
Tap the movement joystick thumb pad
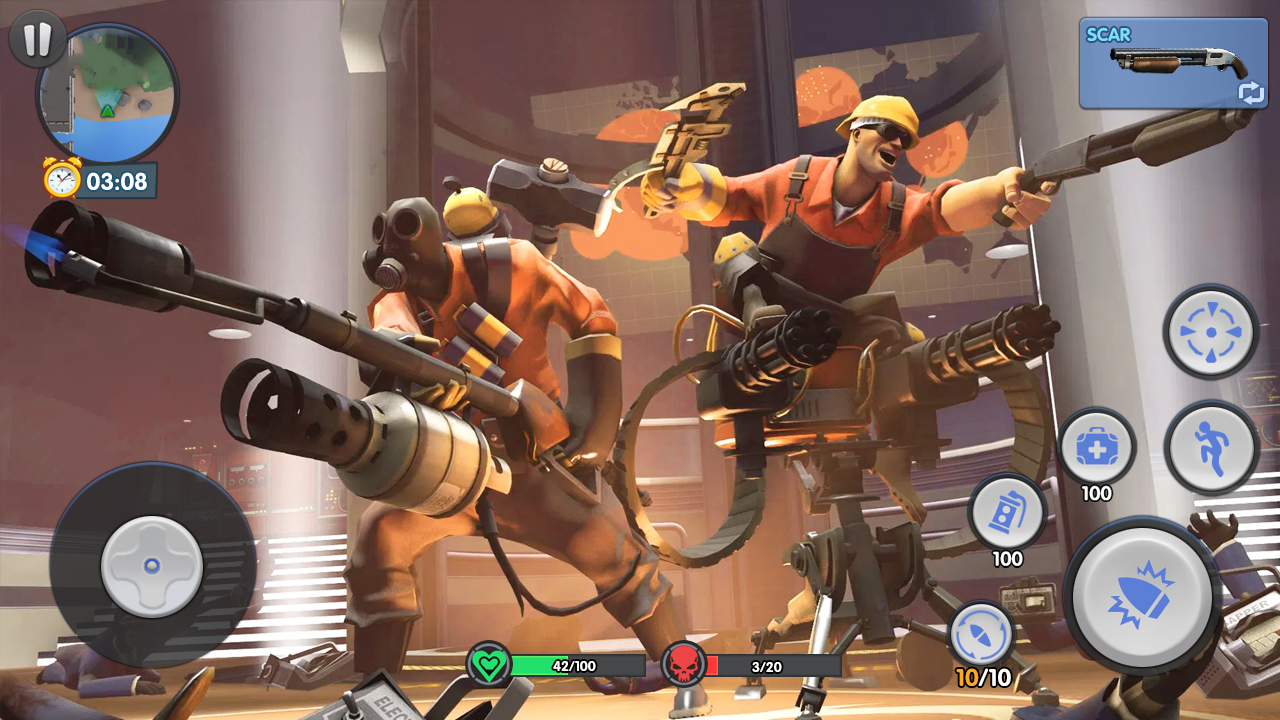(x=152, y=566)
